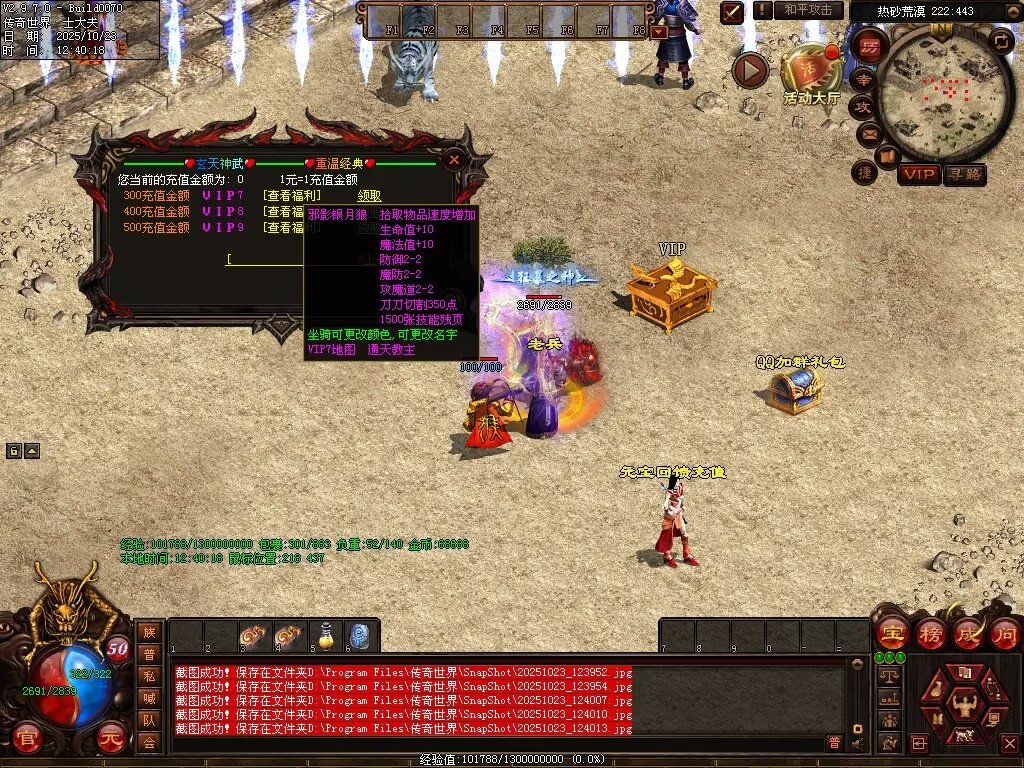Toggle the 和平攻击 attack mode button
The height and width of the screenshot is (768, 1024).
click(x=807, y=10)
